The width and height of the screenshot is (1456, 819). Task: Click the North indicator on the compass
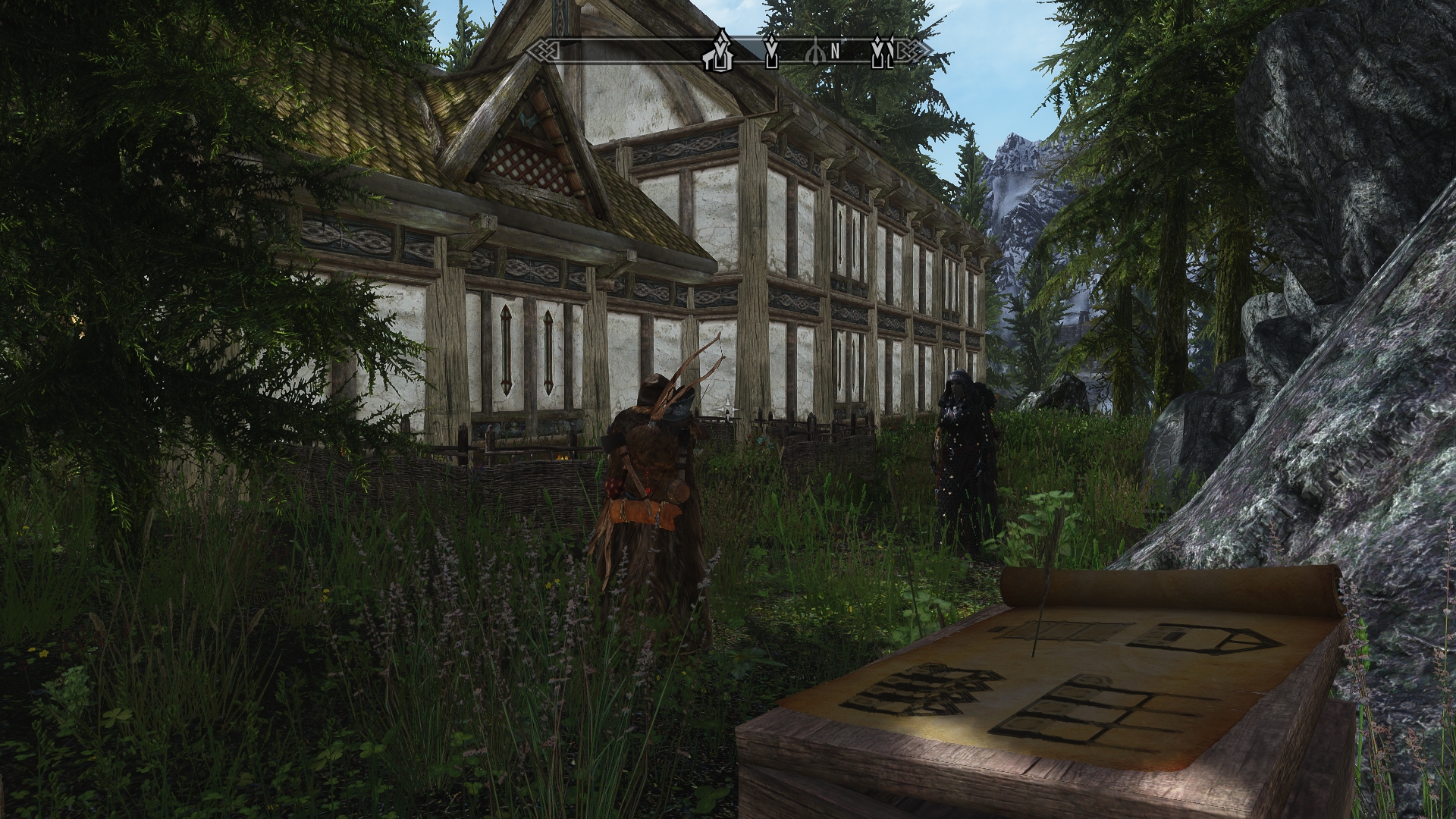pos(834,52)
